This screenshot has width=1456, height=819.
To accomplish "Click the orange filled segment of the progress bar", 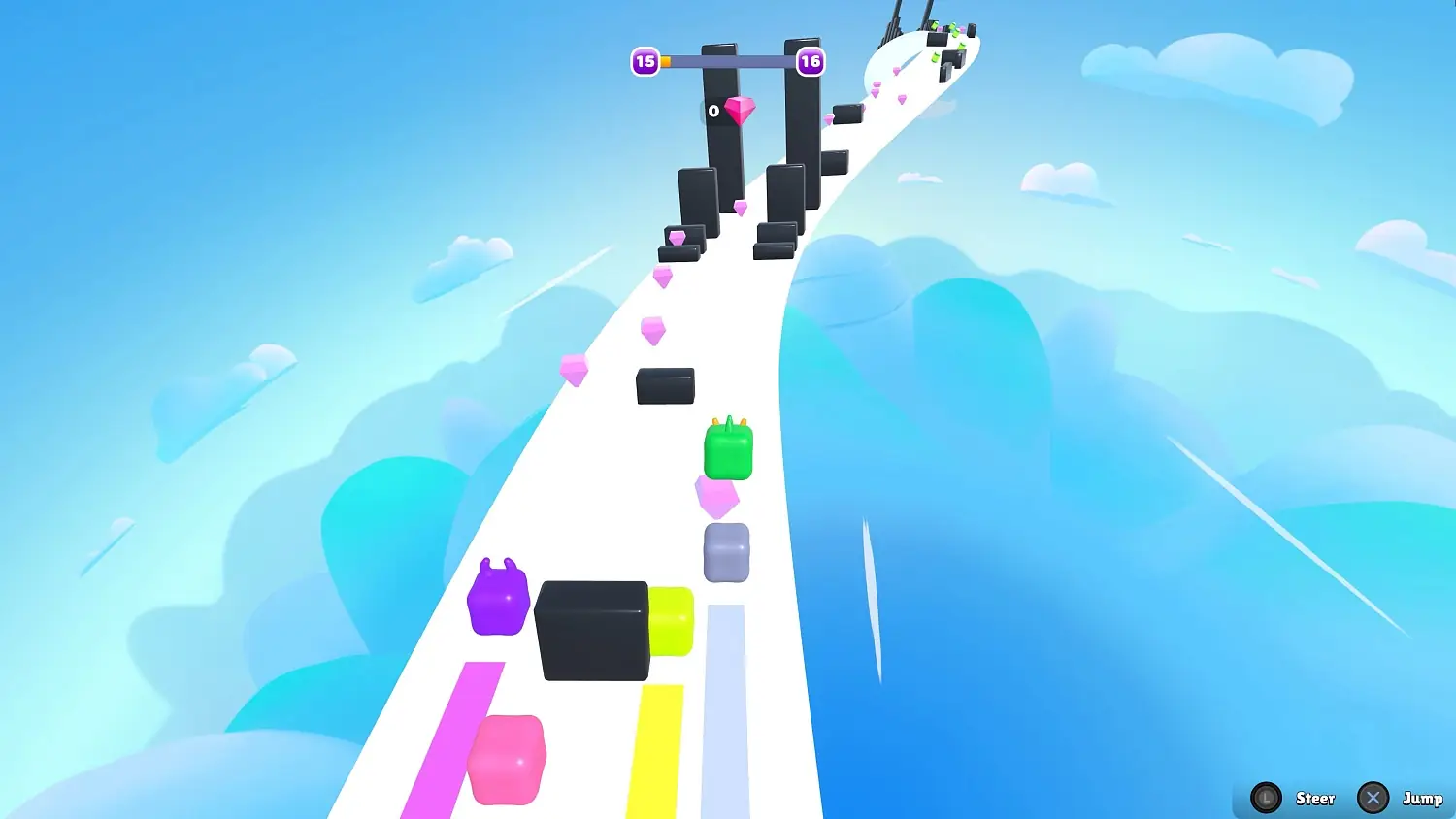I will tap(666, 59).
